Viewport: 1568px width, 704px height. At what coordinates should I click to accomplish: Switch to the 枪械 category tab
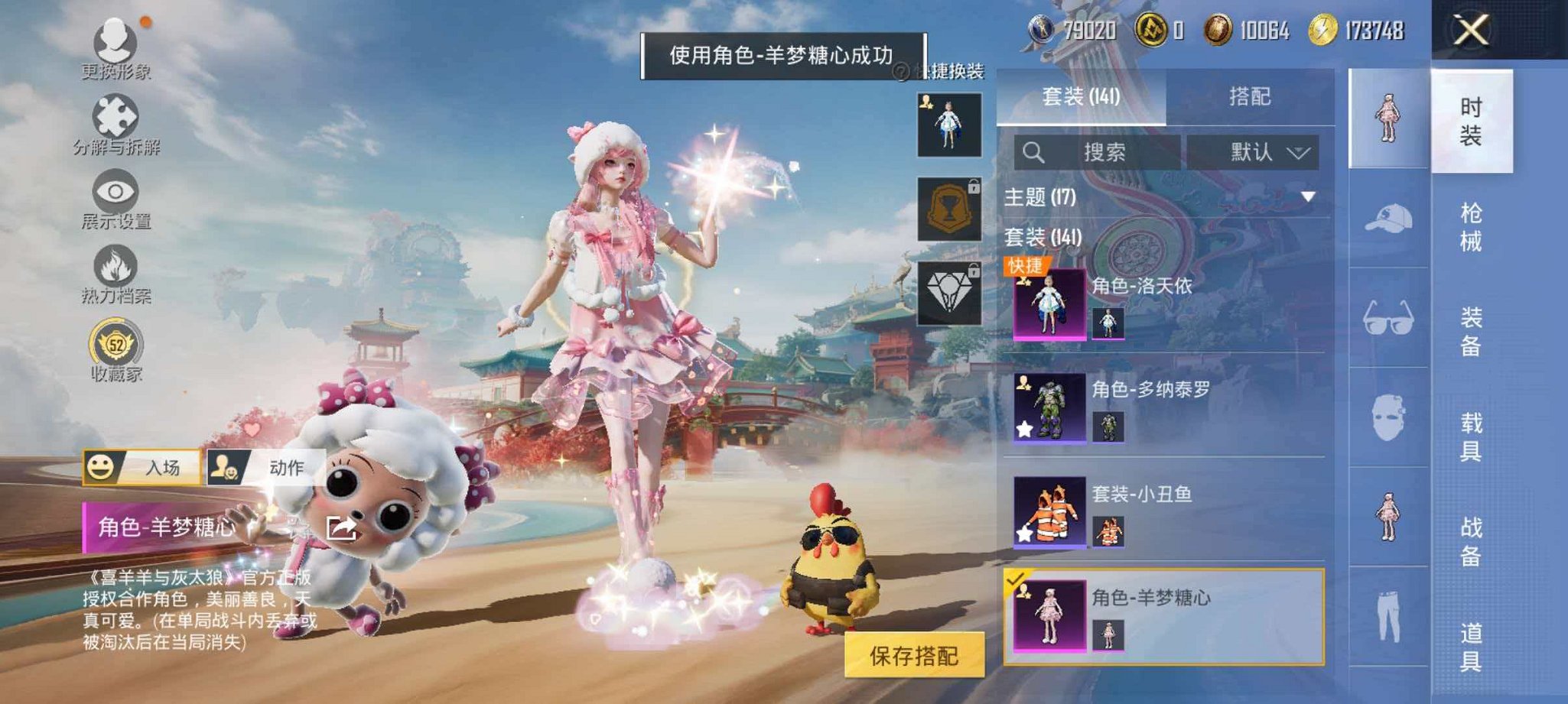pyautogui.click(x=1470, y=227)
